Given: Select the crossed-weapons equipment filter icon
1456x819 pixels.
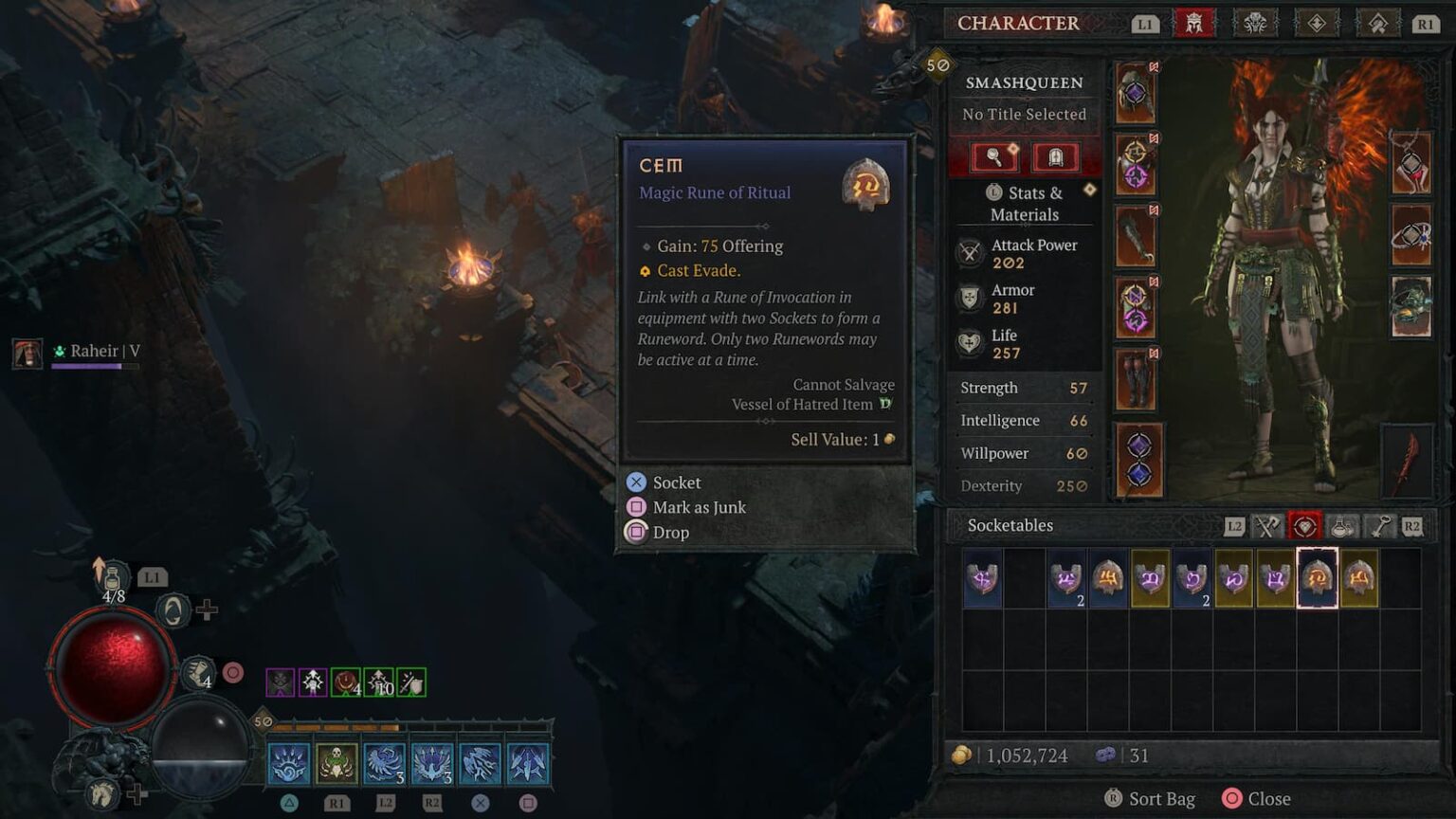Looking at the screenshot, I should (x=1266, y=528).
